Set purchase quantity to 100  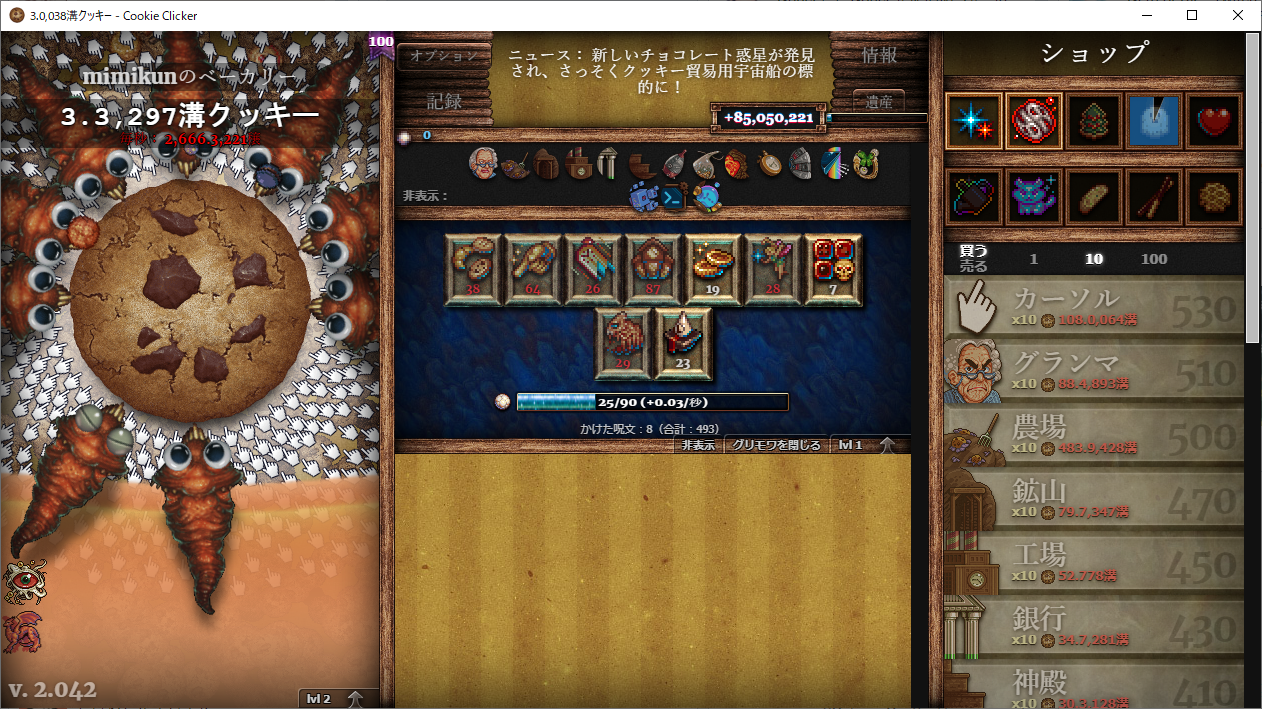[1153, 259]
